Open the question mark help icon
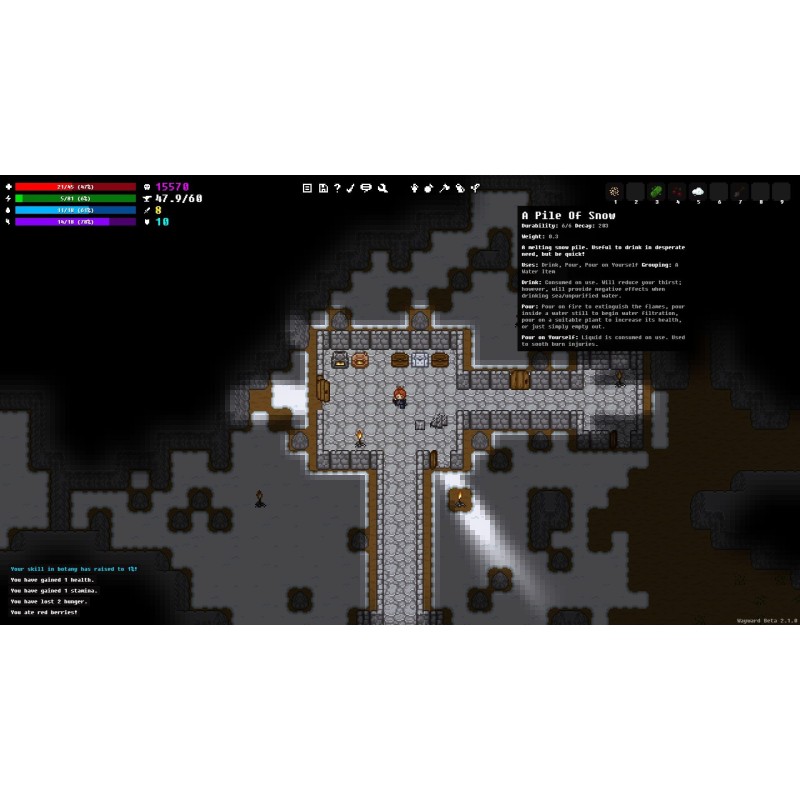The width and height of the screenshot is (800, 800). pyautogui.click(x=337, y=187)
